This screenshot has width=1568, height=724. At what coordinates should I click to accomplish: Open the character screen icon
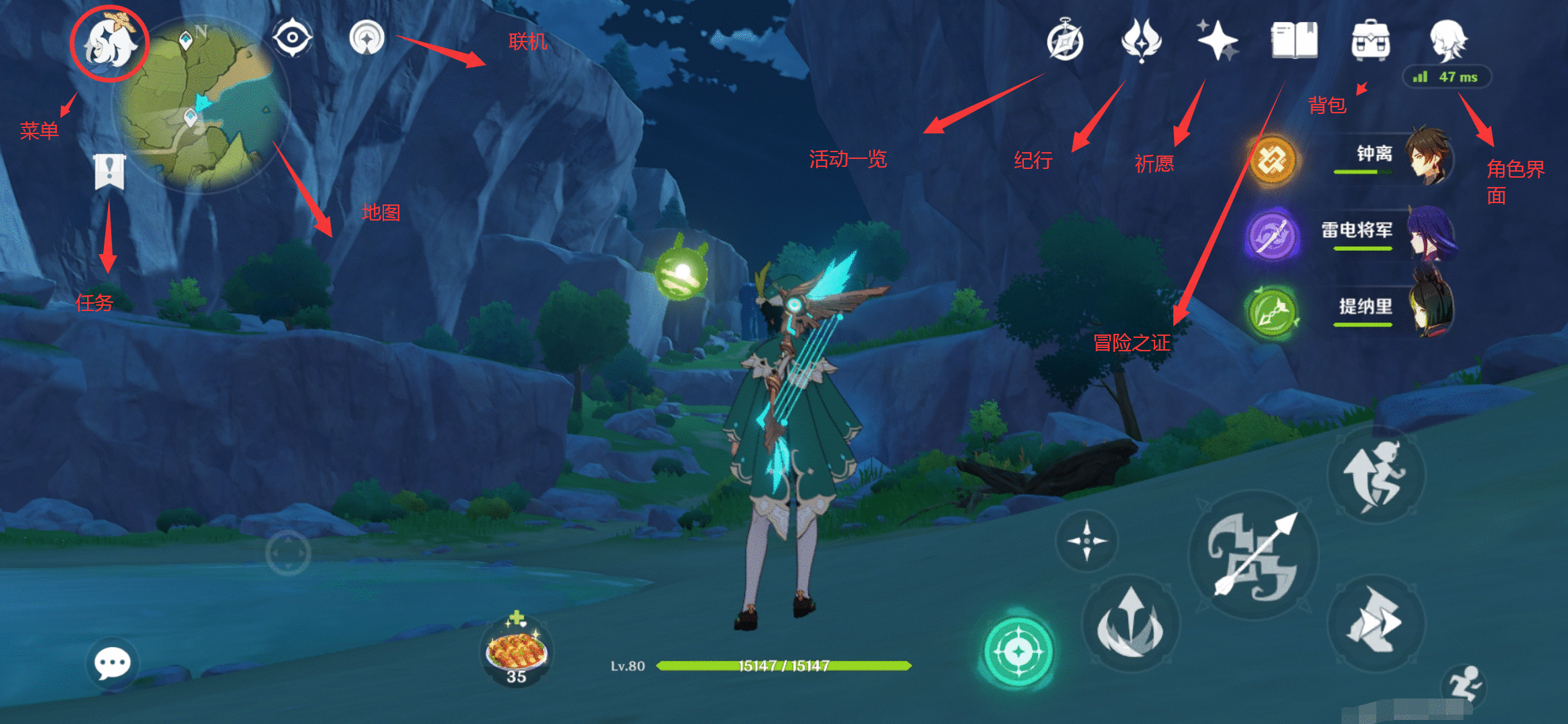pos(1448,40)
